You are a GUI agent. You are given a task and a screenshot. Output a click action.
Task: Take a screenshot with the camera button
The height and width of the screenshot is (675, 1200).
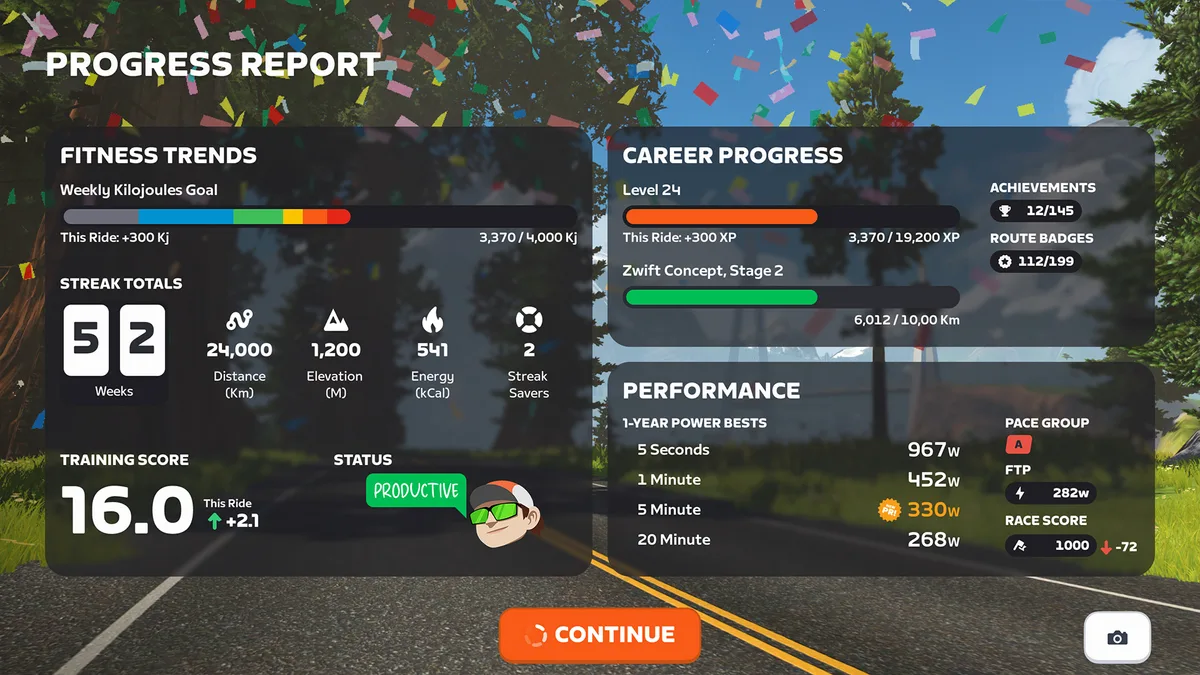pyautogui.click(x=1117, y=637)
